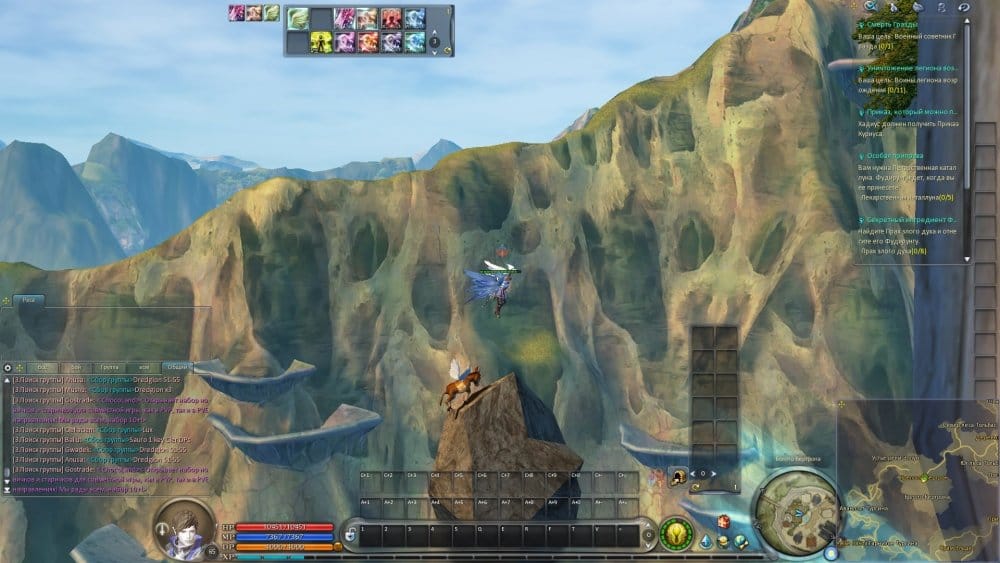Open the chat settings gear icon
Viewport: 1000px width, 563px height.
[8, 368]
